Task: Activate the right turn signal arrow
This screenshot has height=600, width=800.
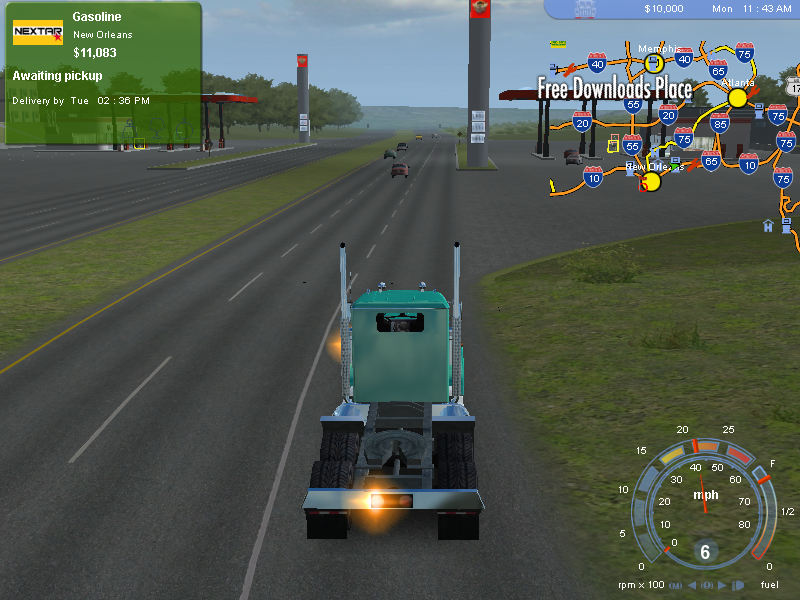Action: coord(722,584)
